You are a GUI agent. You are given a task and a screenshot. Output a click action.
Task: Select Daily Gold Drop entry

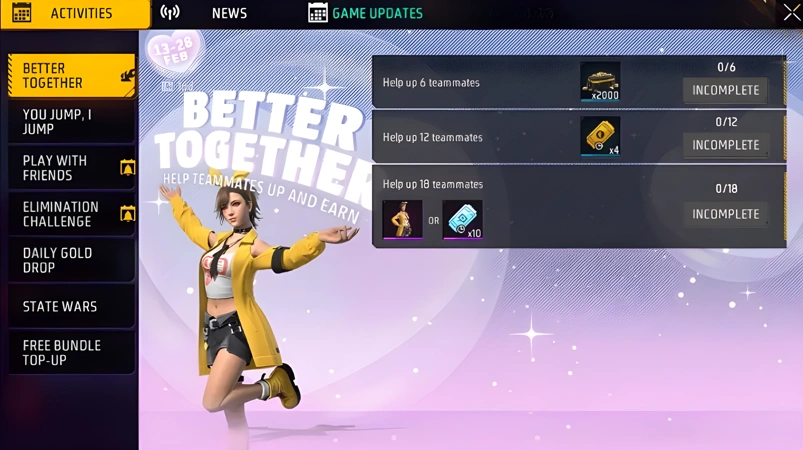pos(71,260)
